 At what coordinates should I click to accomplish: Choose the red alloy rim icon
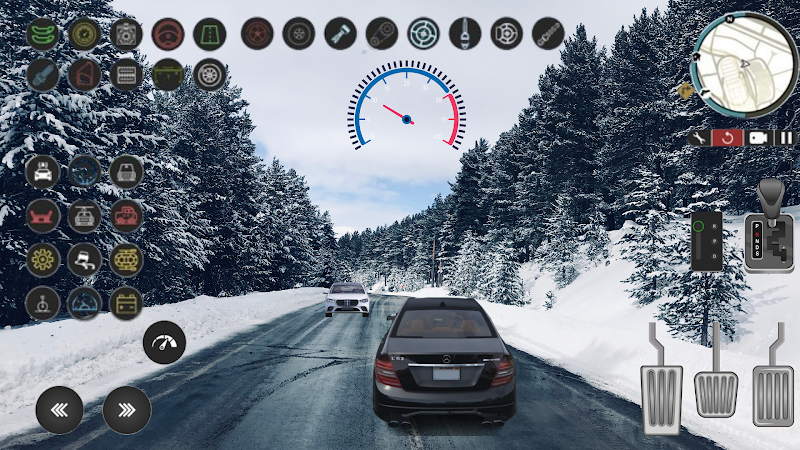click(258, 34)
